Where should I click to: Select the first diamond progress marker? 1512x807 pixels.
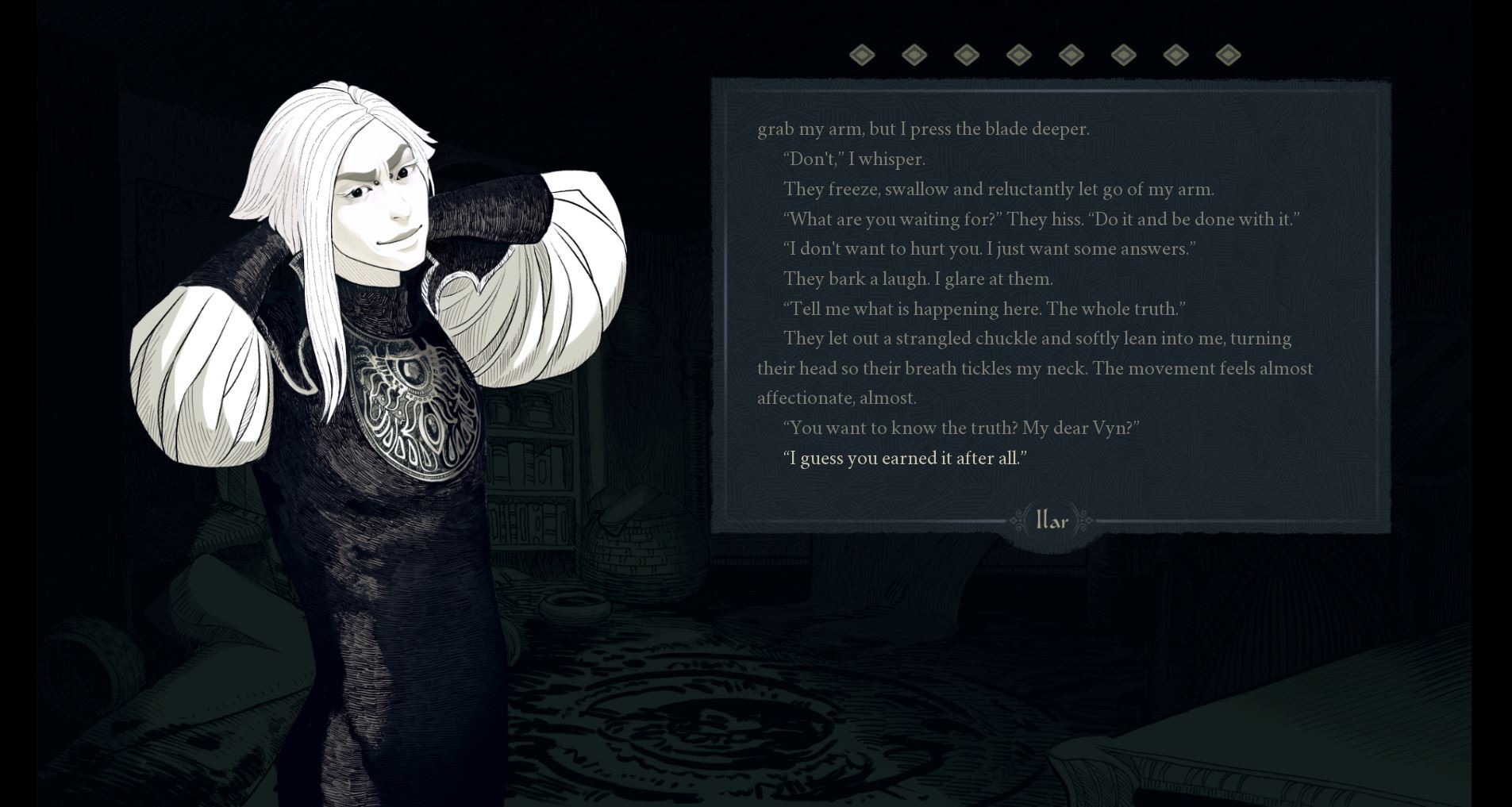(862, 54)
